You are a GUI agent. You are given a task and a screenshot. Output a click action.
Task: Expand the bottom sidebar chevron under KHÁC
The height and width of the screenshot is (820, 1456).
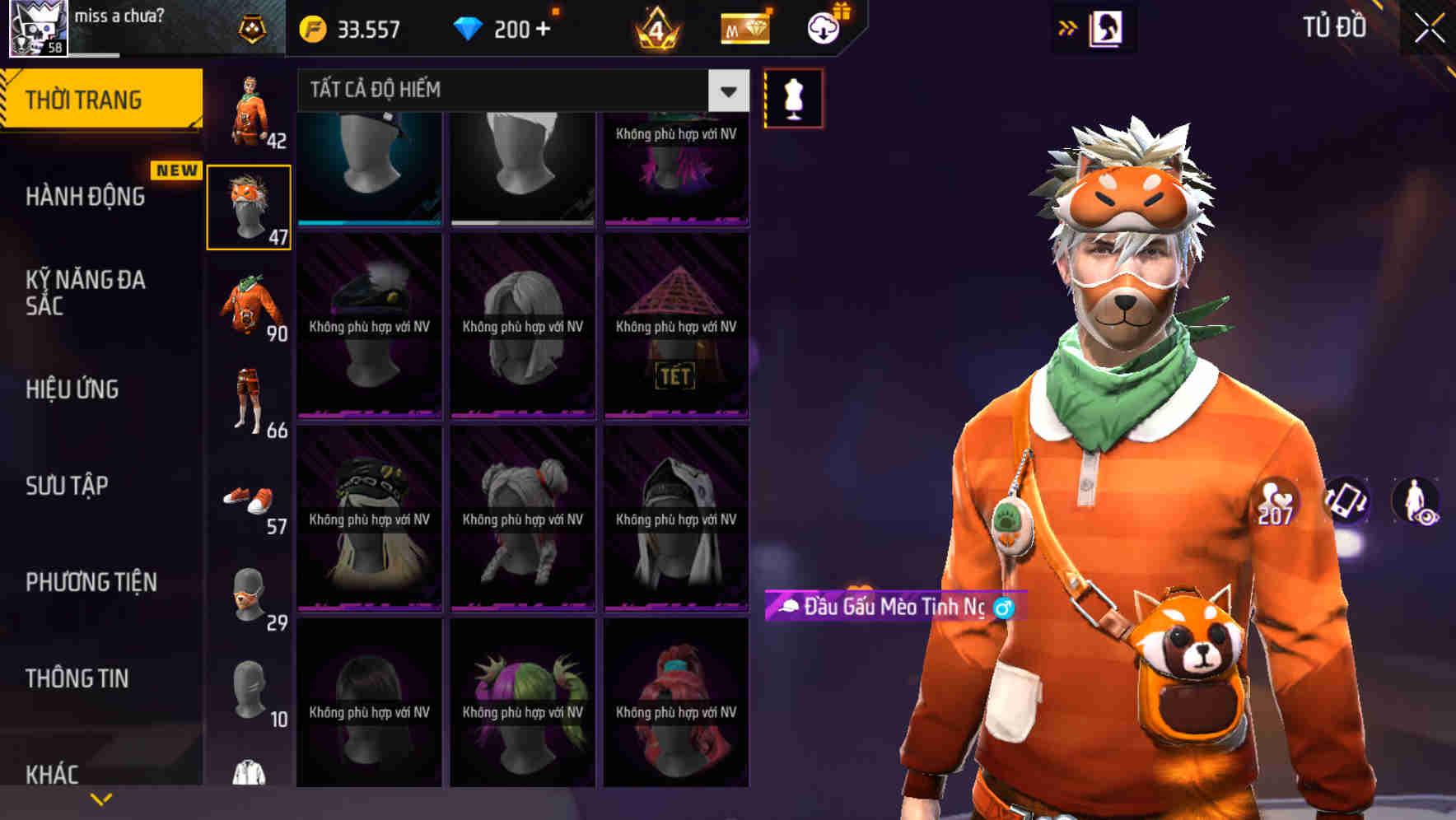(x=101, y=799)
